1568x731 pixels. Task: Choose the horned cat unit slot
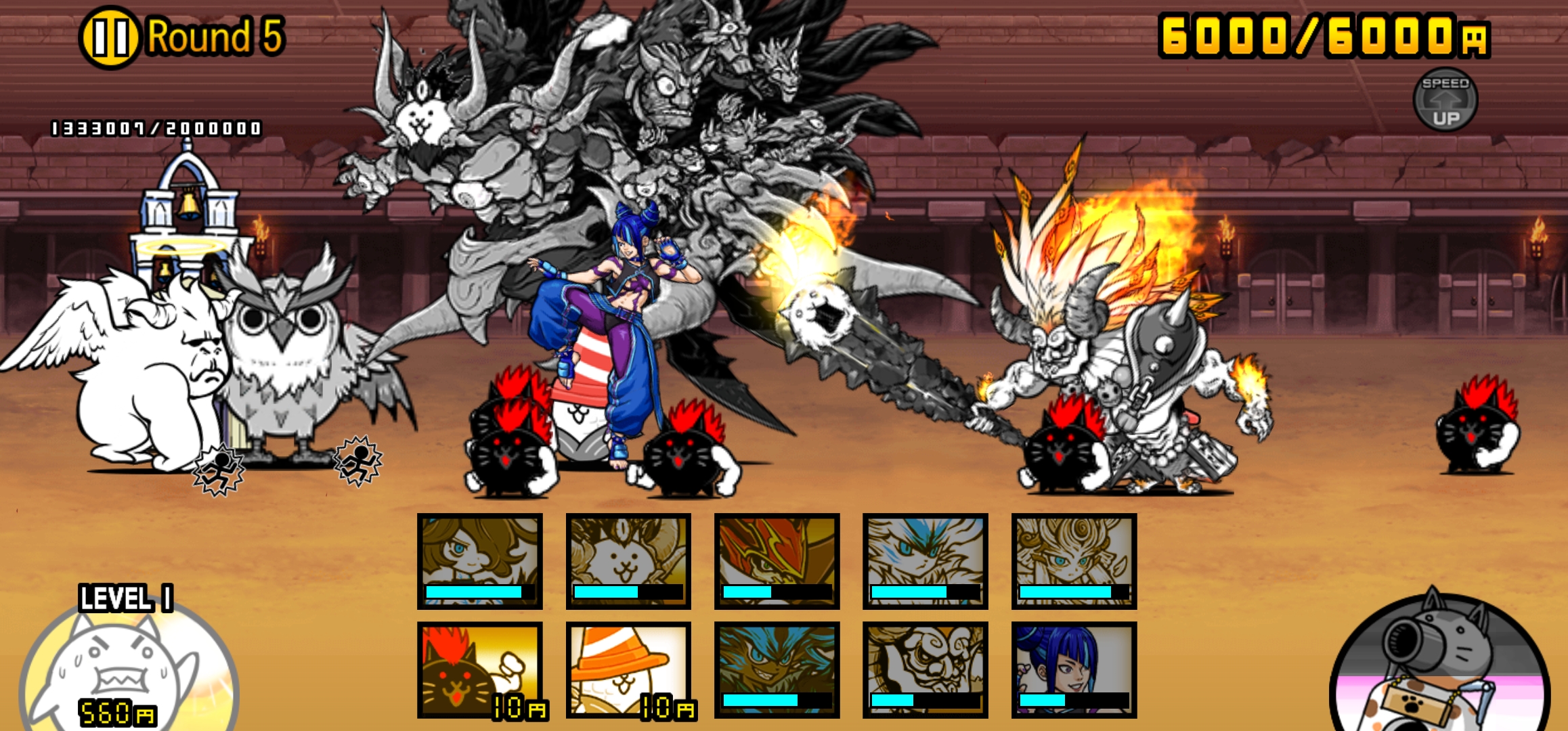pyautogui.click(x=629, y=561)
